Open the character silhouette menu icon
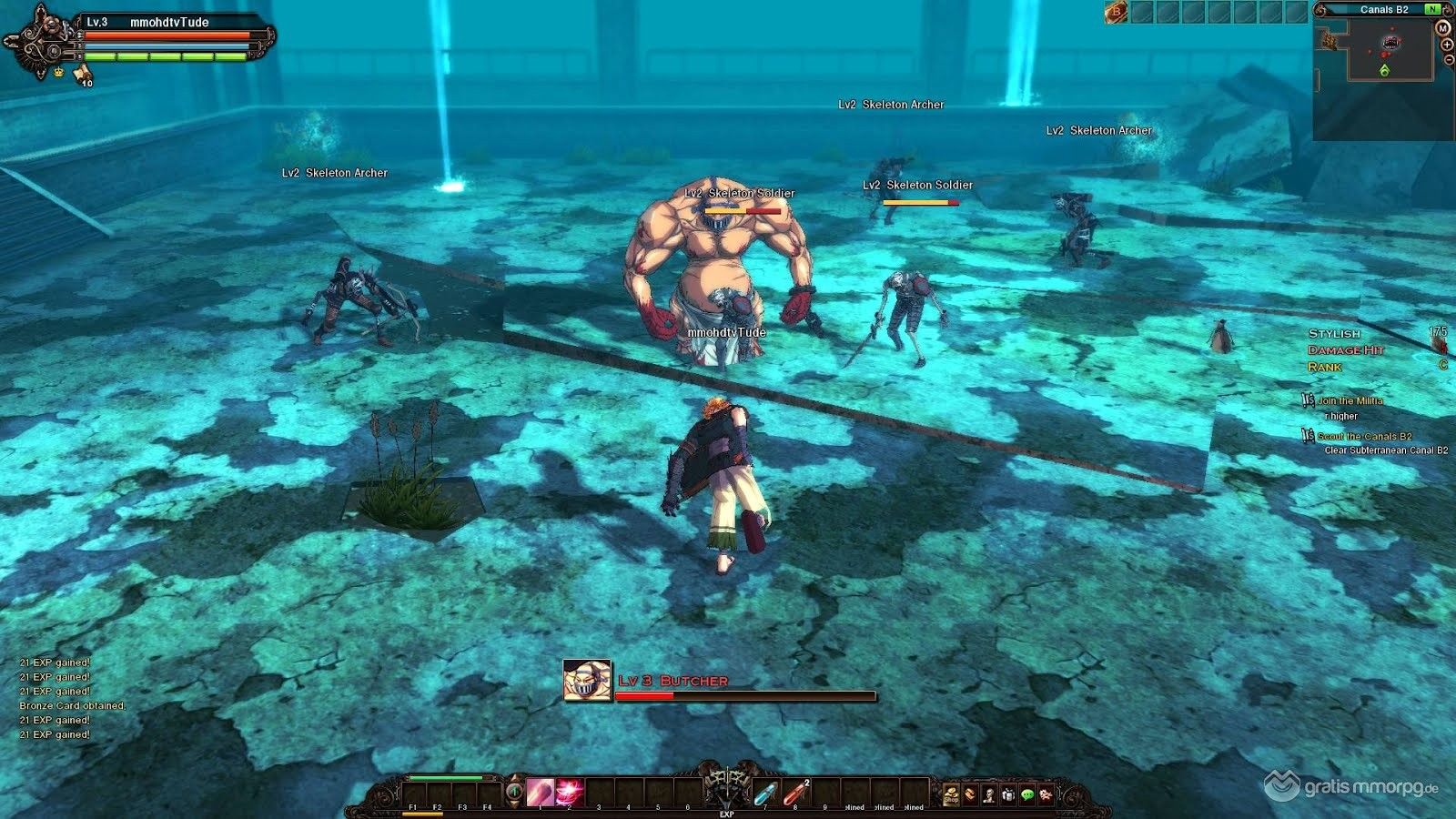1456x819 pixels. [989, 795]
